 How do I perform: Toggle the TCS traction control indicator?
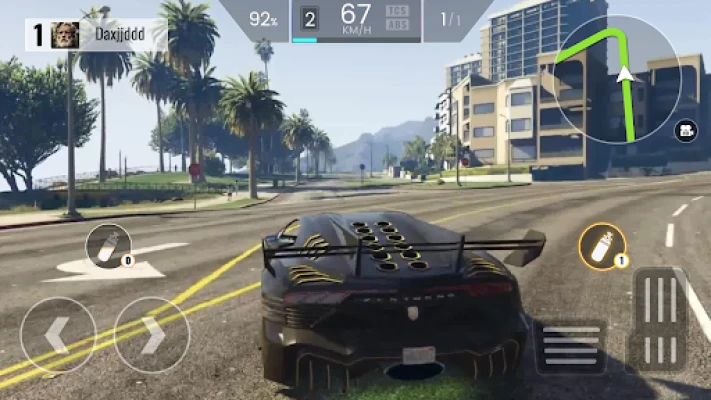(396, 10)
